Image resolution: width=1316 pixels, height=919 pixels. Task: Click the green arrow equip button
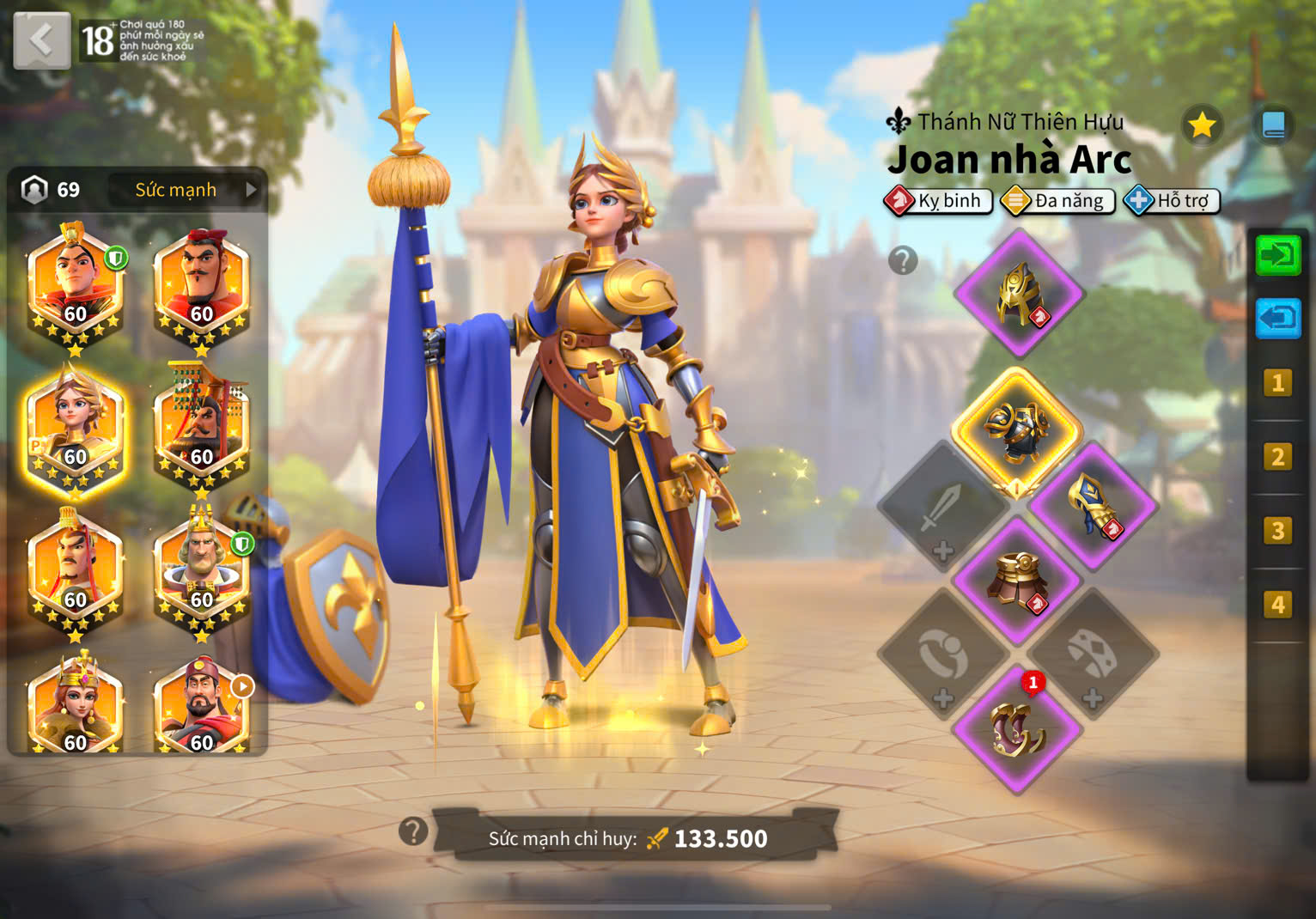1278,255
